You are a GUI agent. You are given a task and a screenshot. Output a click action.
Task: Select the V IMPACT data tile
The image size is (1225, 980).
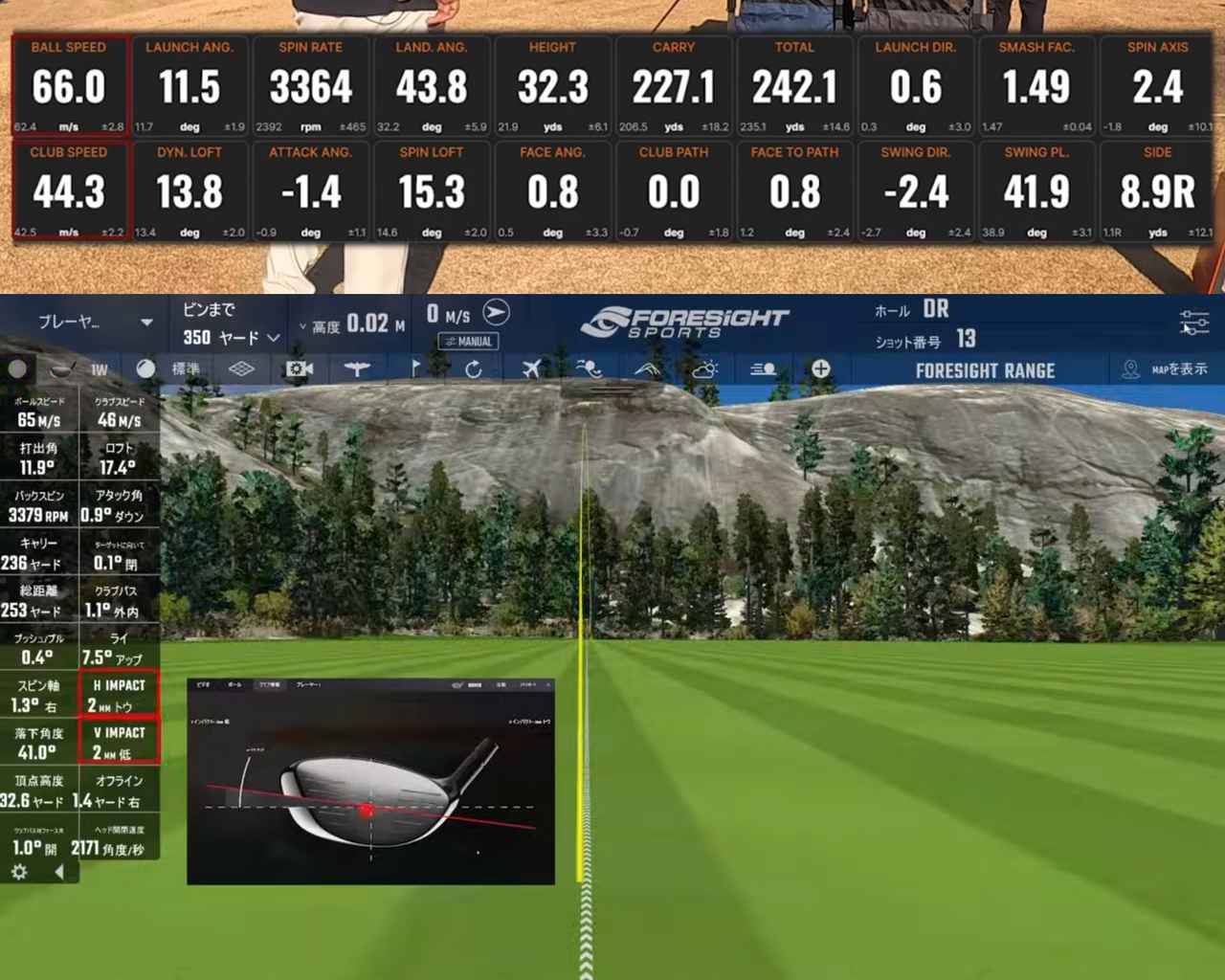click(119, 743)
